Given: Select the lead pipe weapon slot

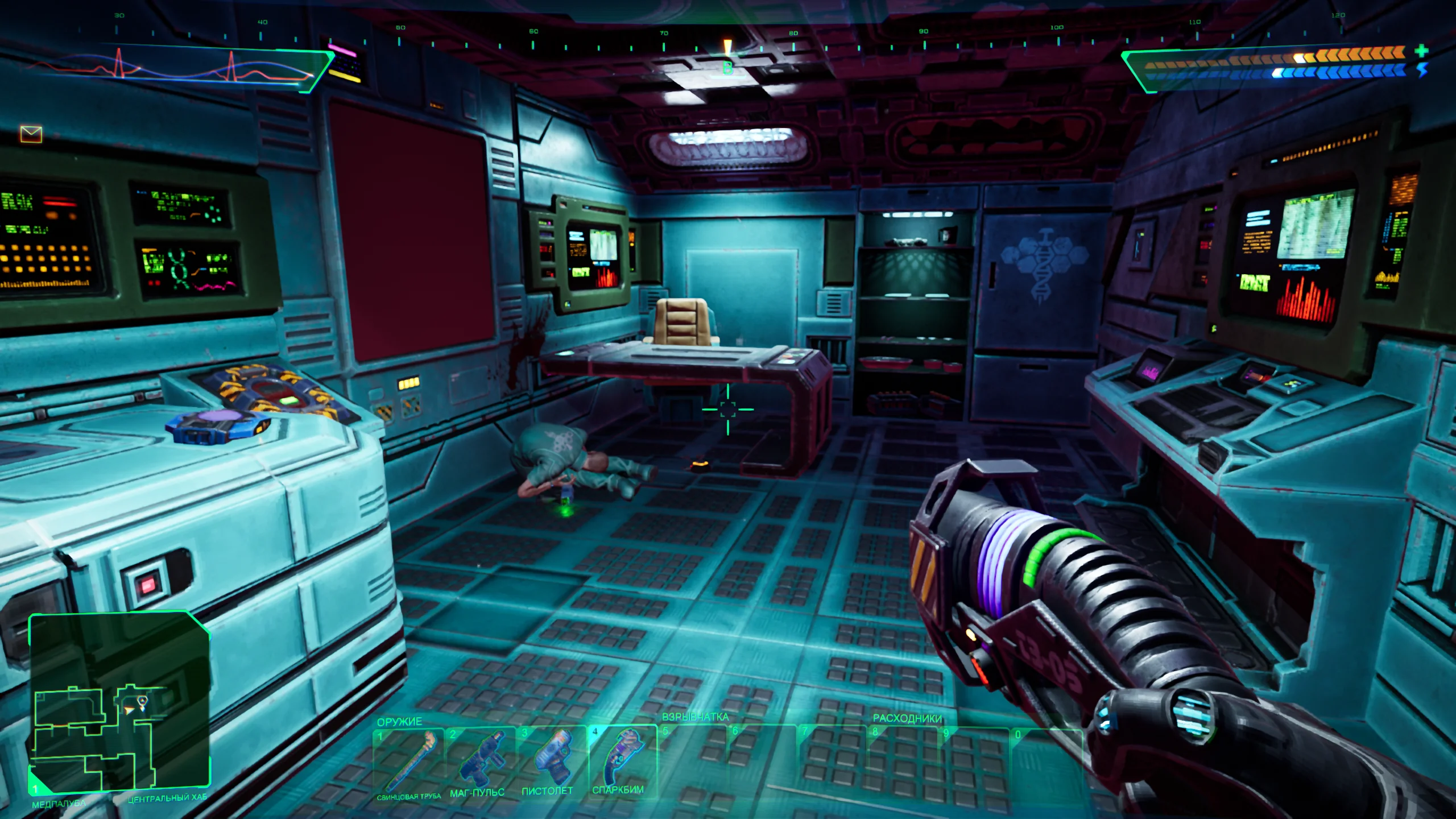Looking at the screenshot, I should pyautogui.click(x=408, y=761).
